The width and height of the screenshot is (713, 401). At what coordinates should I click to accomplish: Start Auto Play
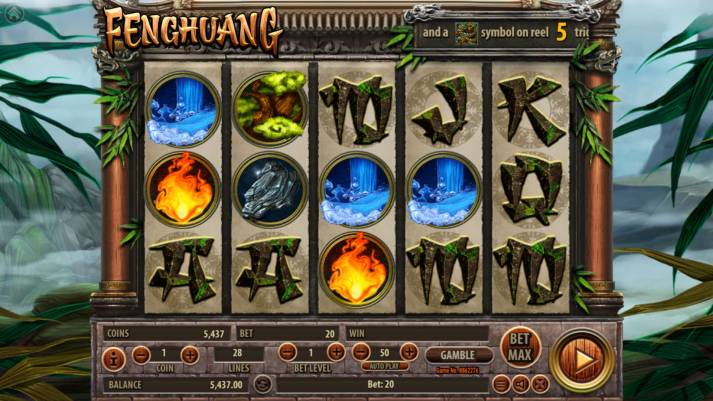pyautogui.click(x=384, y=367)
